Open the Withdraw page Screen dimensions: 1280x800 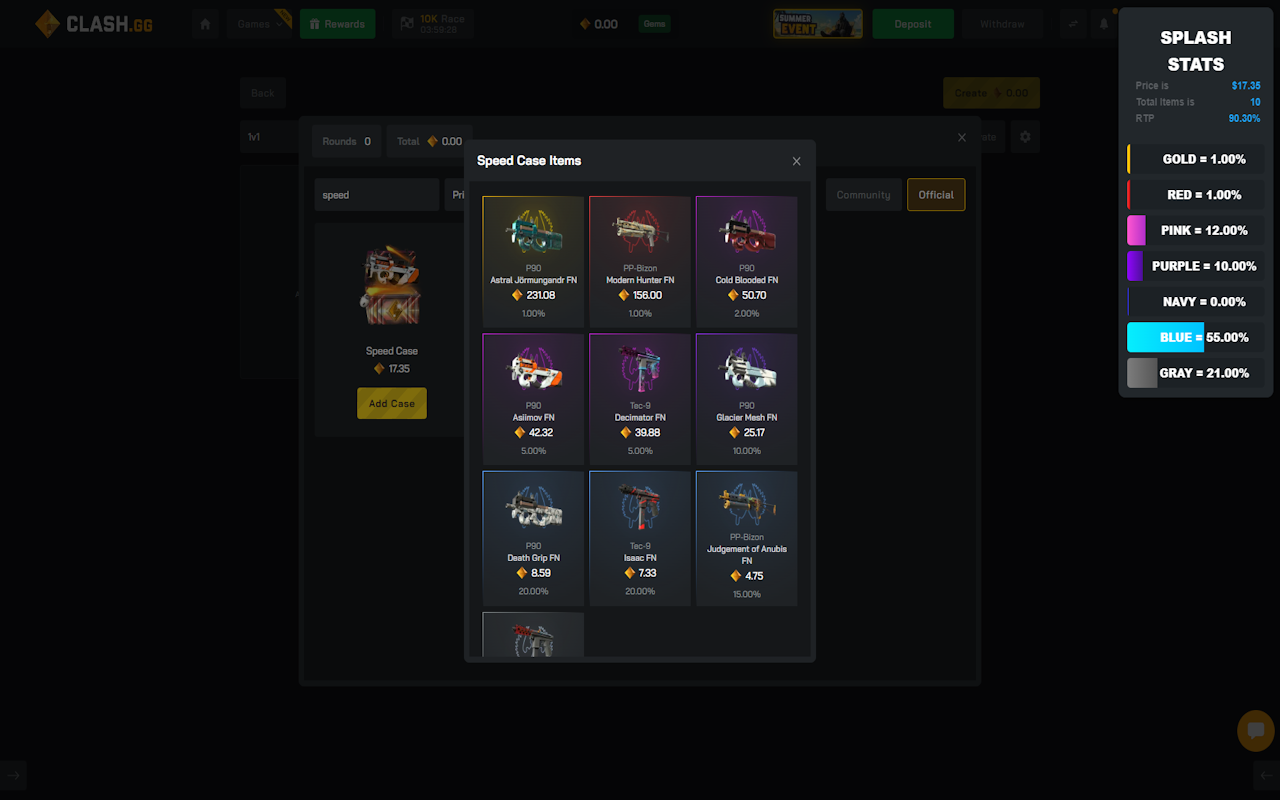1002,24
